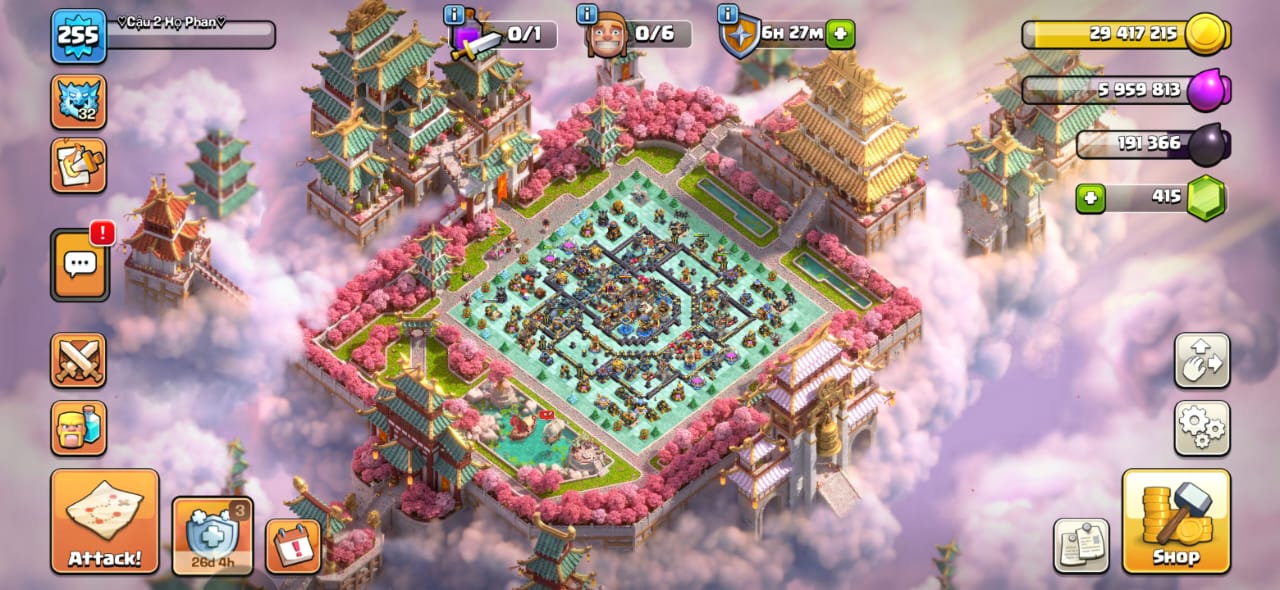Show info for the builders 0/6 counter

587,15
